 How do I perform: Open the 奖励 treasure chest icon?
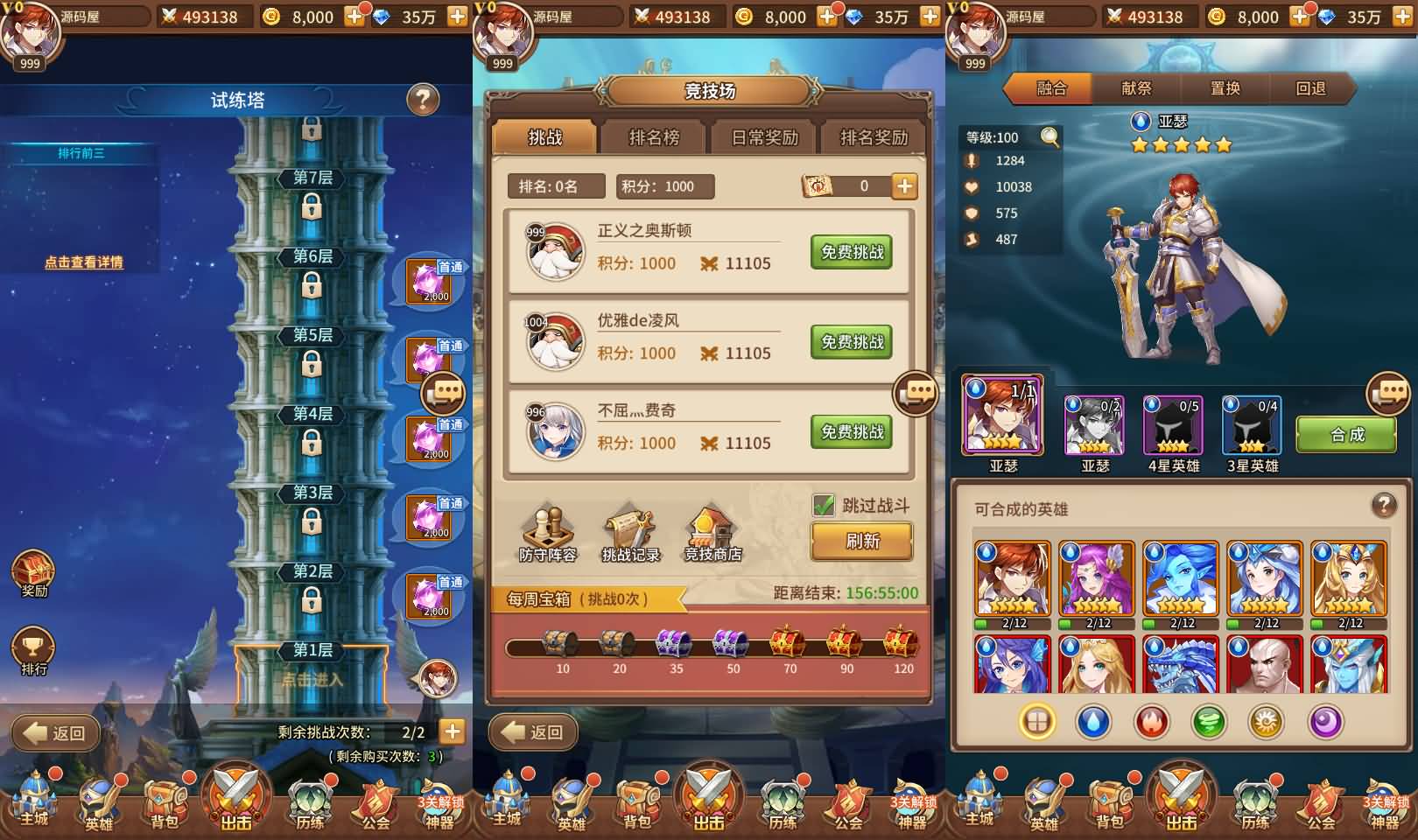(33, 573)
